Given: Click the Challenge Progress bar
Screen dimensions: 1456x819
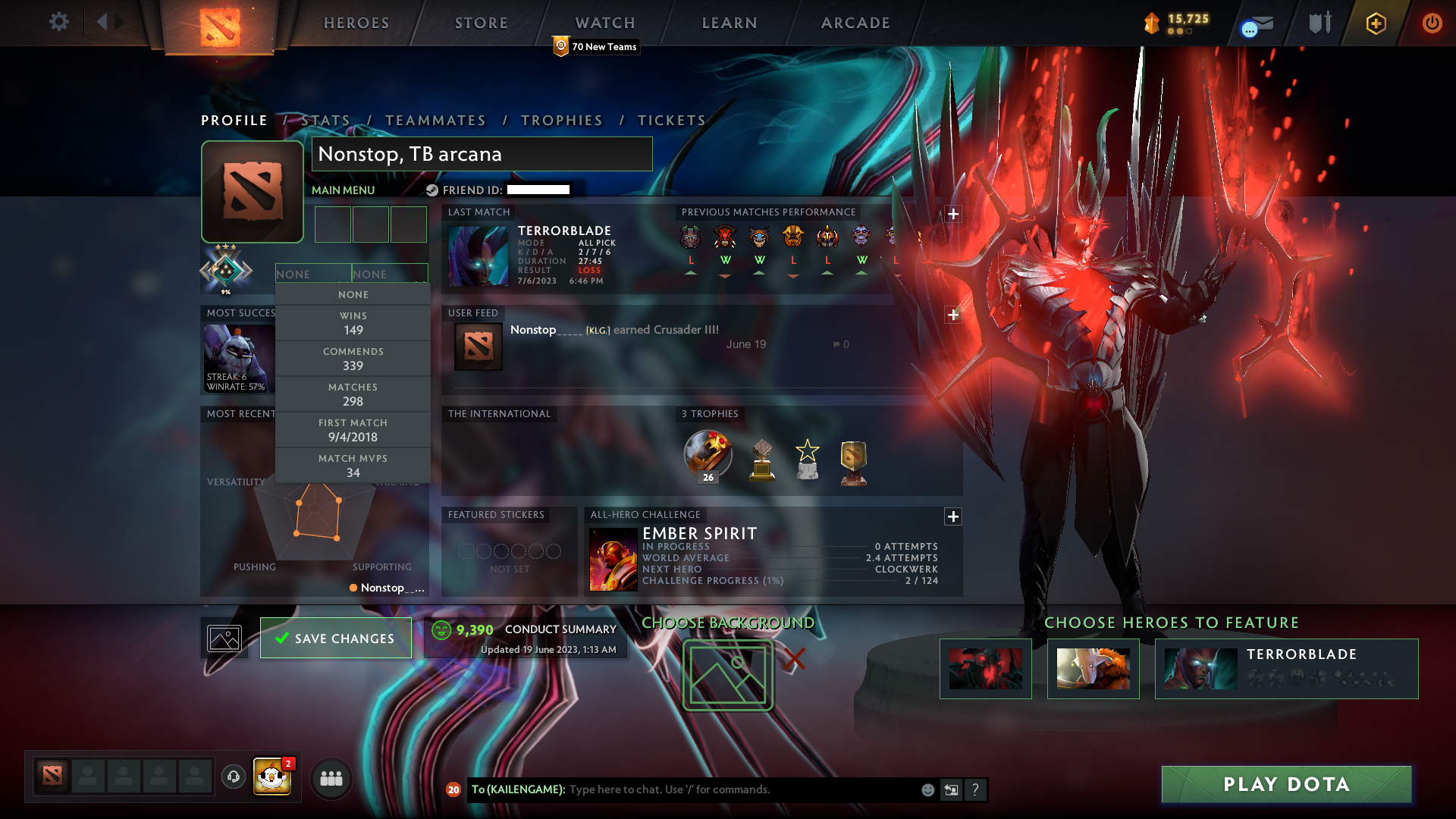Looking at the screenshot, I should tap(789, 580).
